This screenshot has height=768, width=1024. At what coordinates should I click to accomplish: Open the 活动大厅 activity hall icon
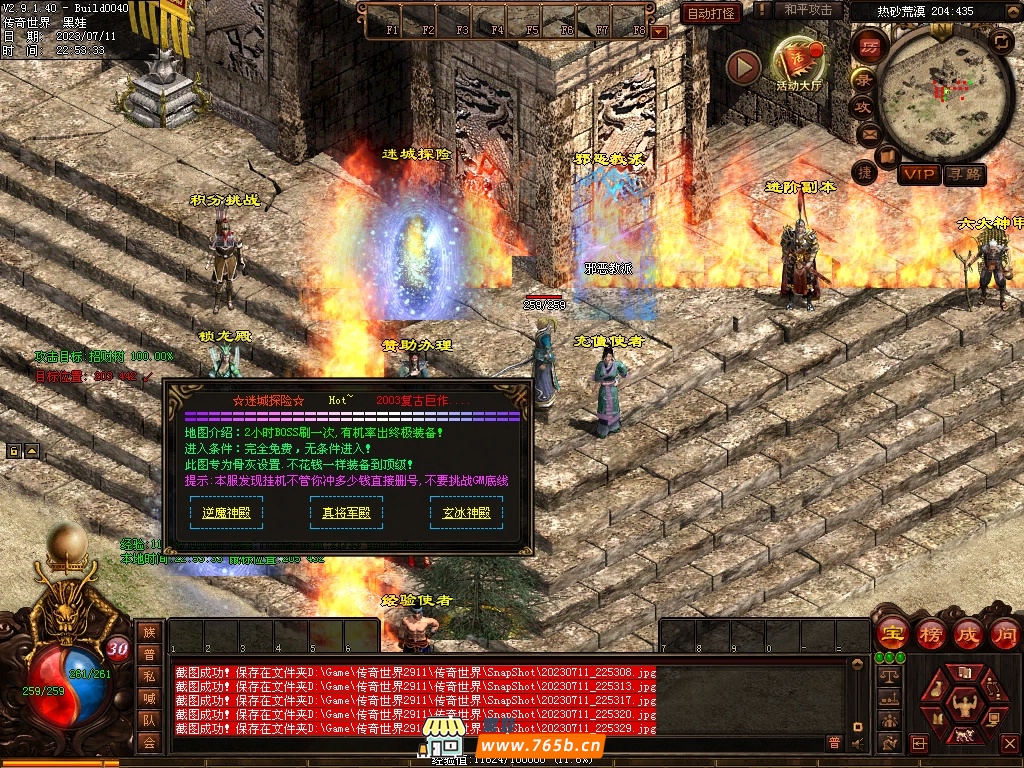tap(798, 64)
